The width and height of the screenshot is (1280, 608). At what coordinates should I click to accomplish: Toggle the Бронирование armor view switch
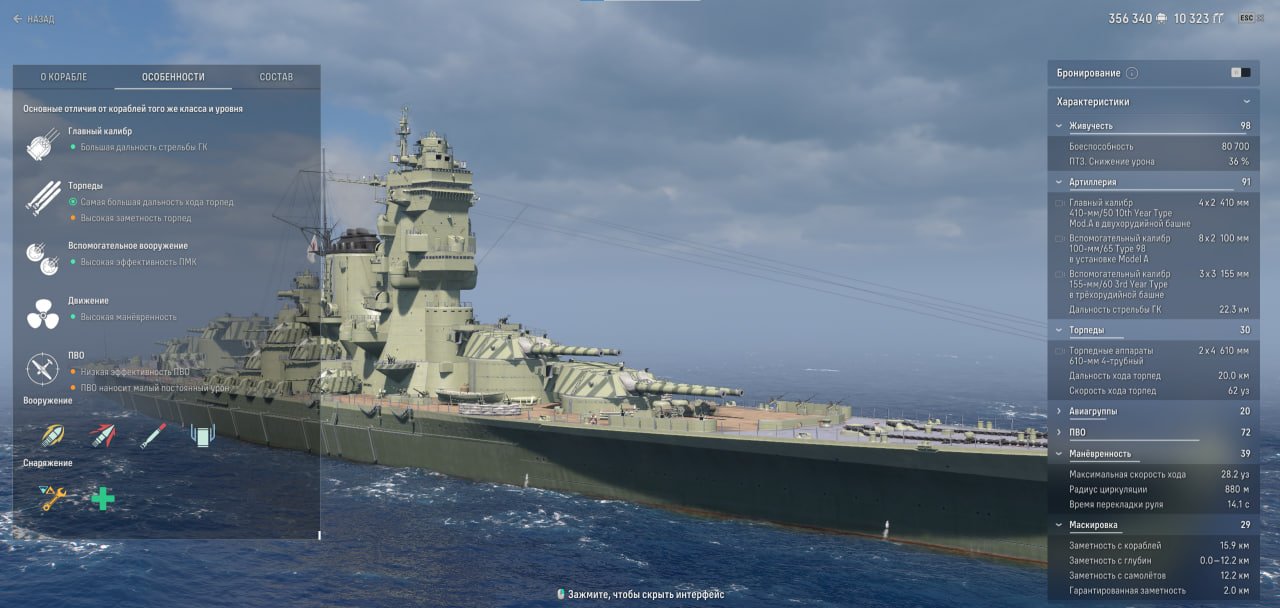pyautogui.click(x=1240, y=73)
